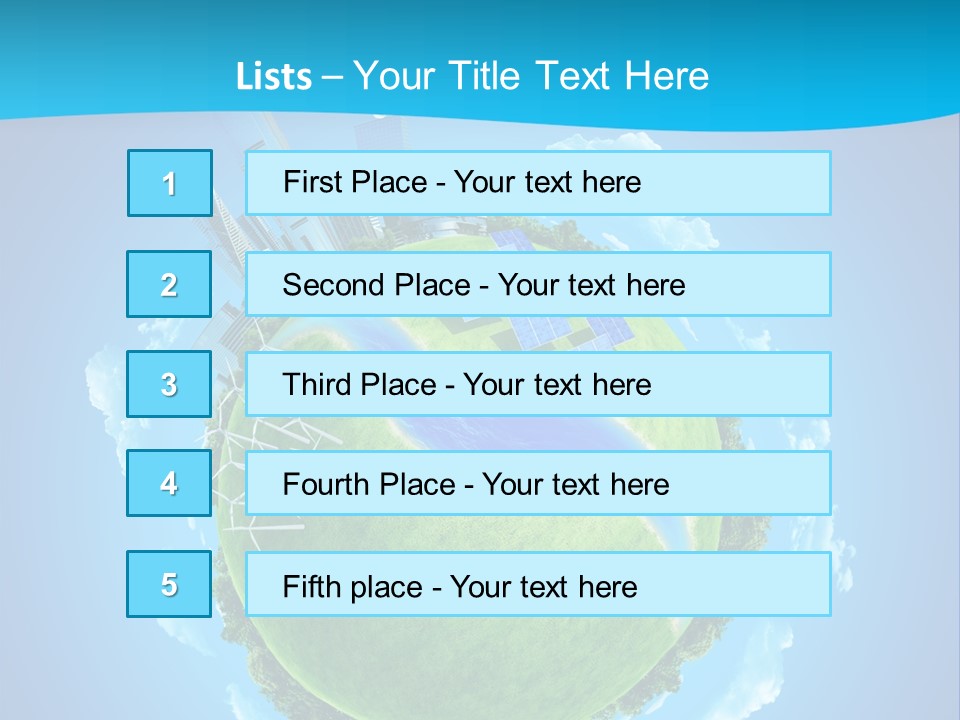This screenshot has height=720, width=960.
Task: Select the number 2 box
Action: [x=170, y=284]
